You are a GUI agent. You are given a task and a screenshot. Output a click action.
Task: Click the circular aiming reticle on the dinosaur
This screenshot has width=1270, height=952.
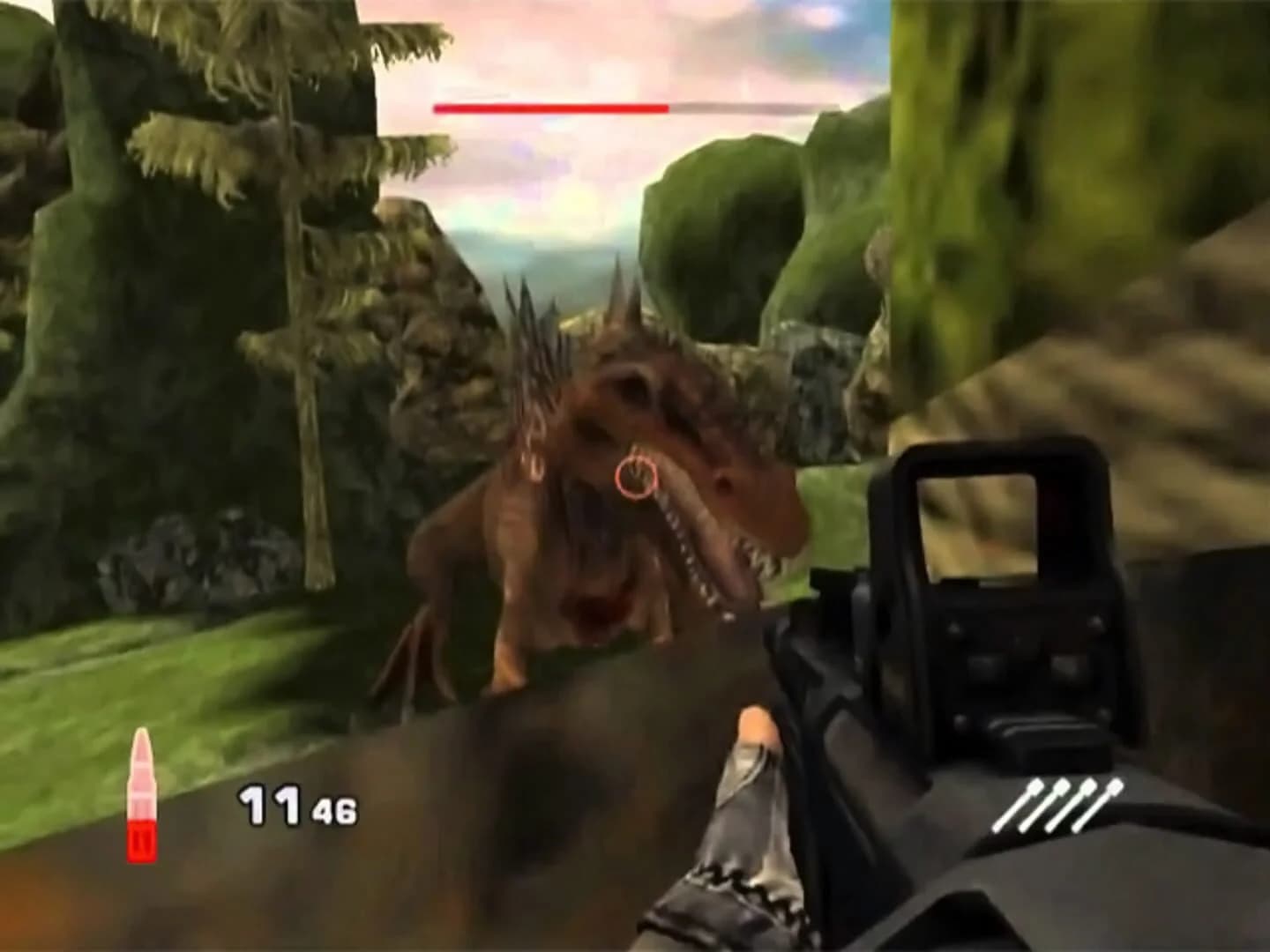tap(638, 477)
